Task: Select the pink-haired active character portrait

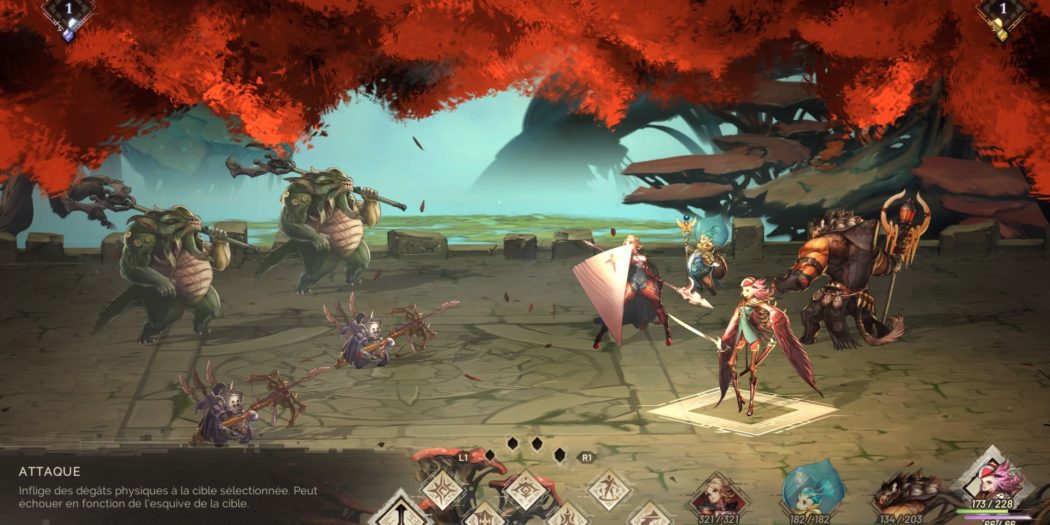Action: (x=990, y=480)
